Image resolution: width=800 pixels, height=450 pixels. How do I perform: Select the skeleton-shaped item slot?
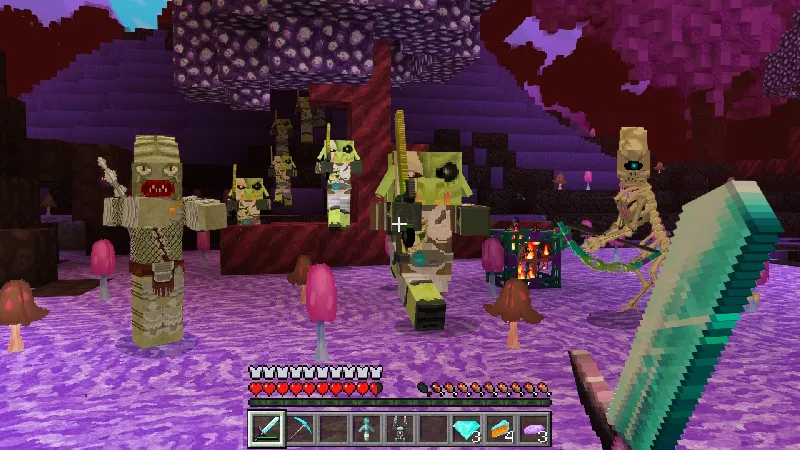point(400,428)
